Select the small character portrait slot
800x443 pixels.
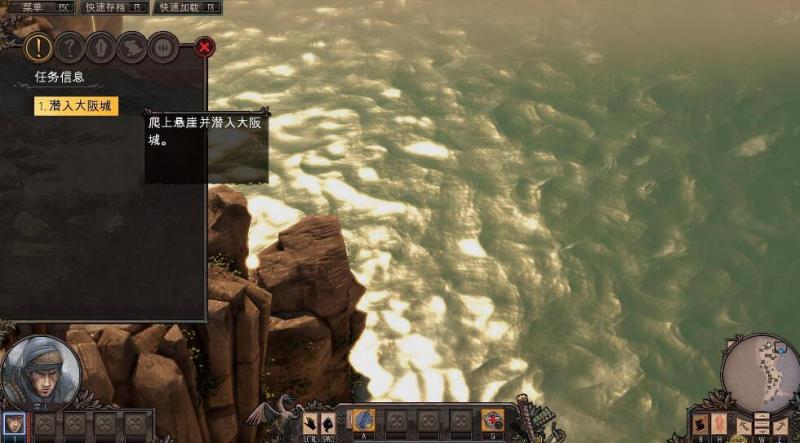pos(13,423)
